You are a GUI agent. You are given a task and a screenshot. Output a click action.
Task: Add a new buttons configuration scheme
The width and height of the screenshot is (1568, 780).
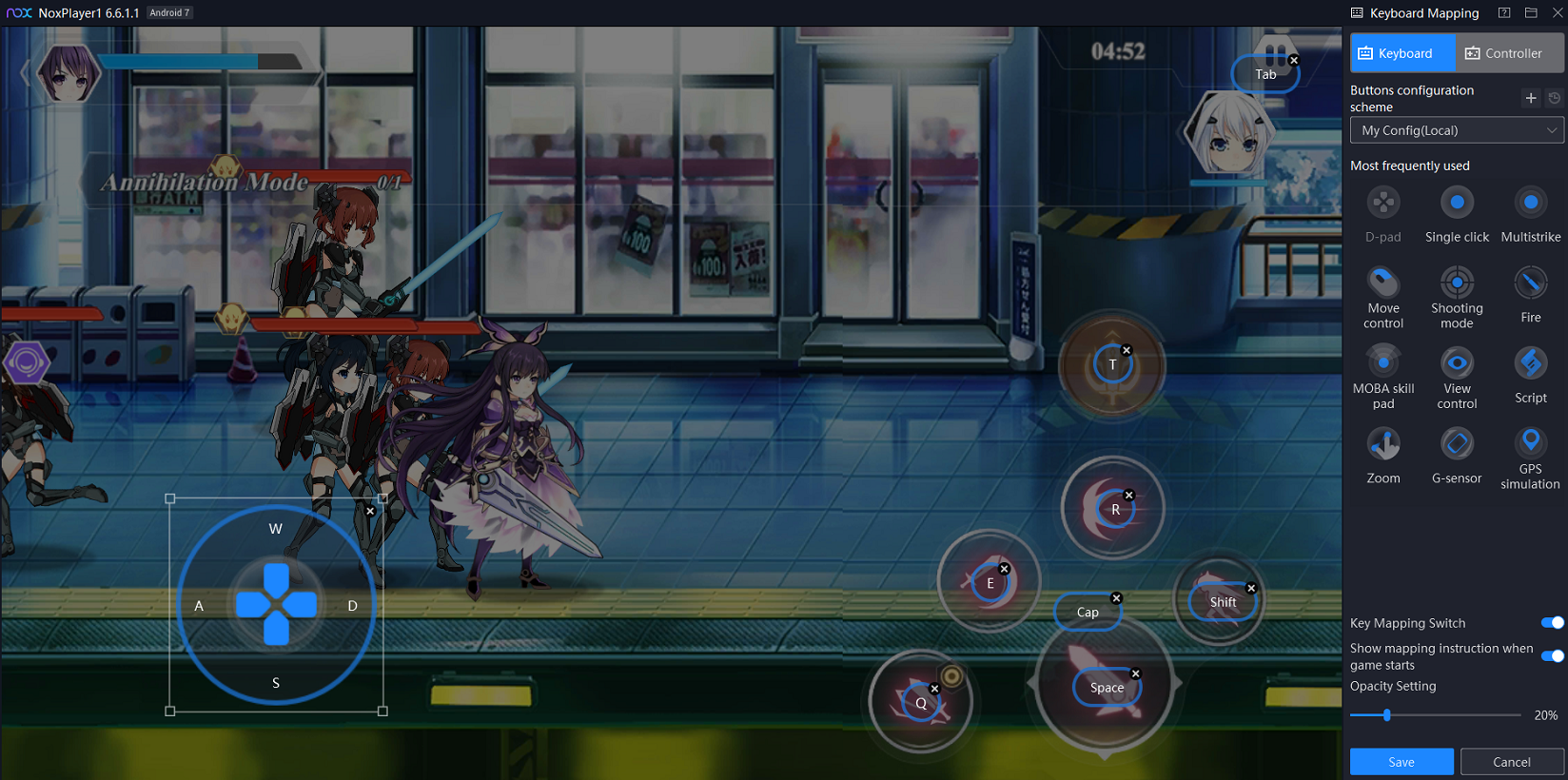click(x=1530, y=98)
